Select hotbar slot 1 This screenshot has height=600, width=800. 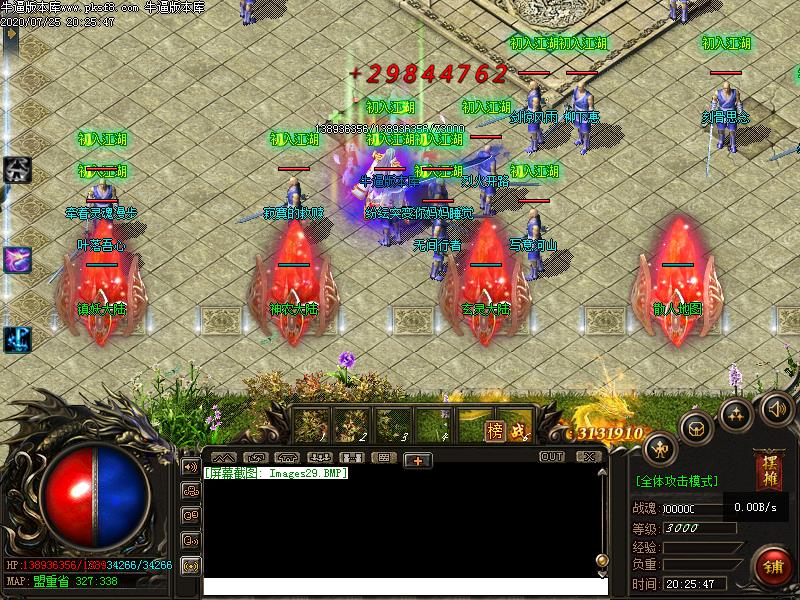[x=311, y=425]
